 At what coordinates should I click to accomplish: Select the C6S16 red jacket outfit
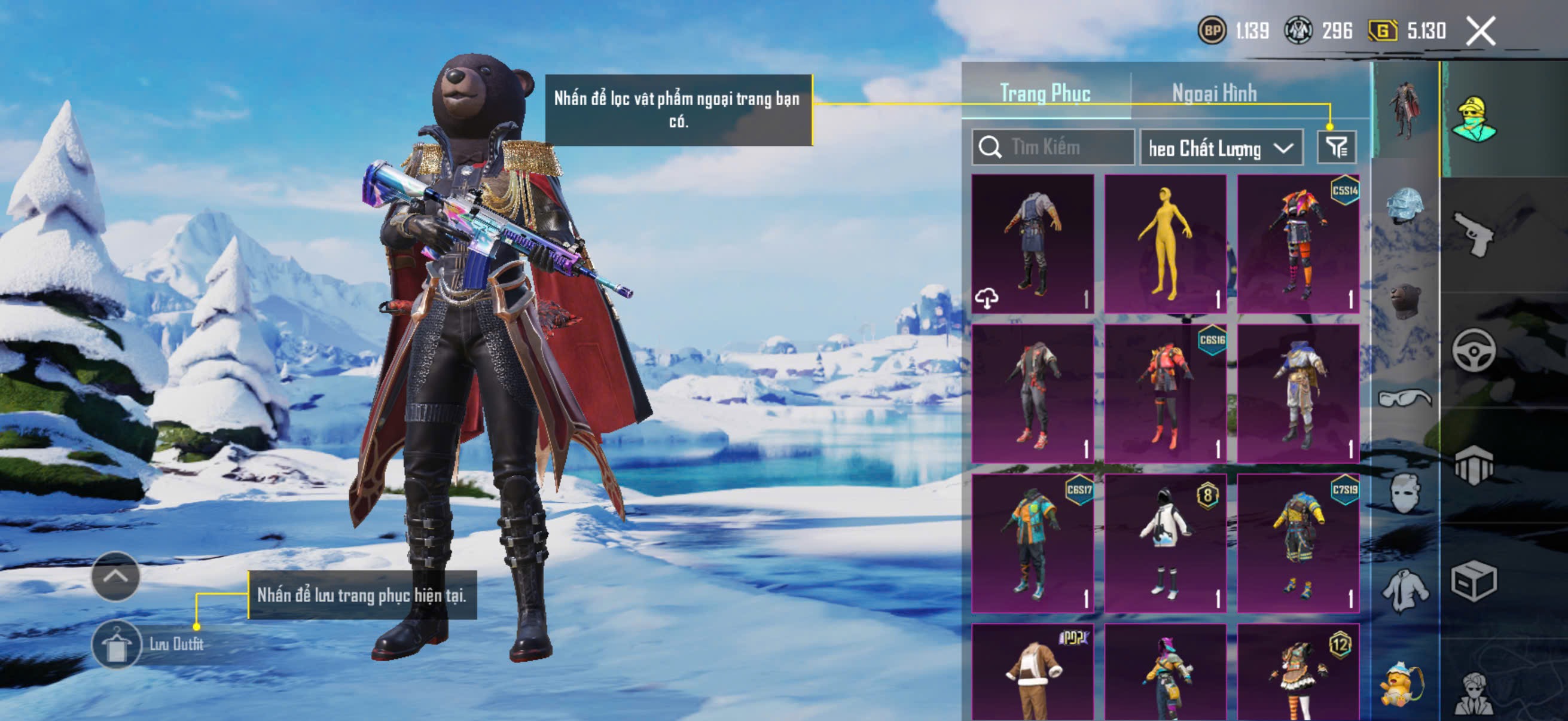(x=1165, y=393)
